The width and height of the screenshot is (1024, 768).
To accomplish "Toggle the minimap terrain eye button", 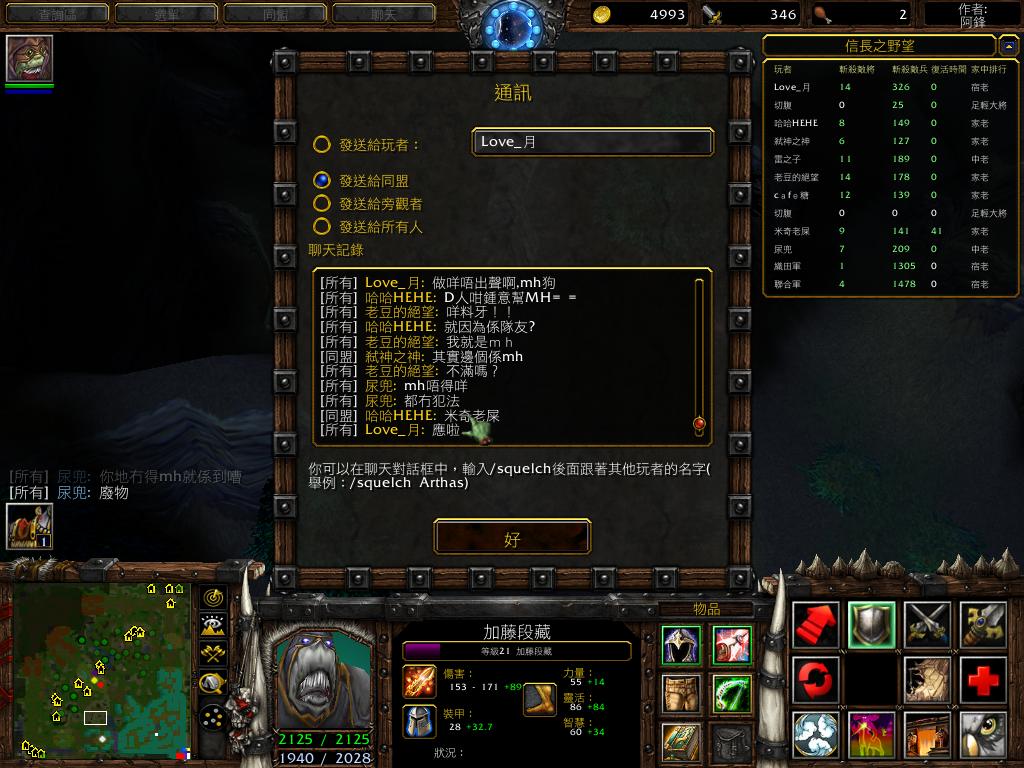I will [x=212, y=627].
